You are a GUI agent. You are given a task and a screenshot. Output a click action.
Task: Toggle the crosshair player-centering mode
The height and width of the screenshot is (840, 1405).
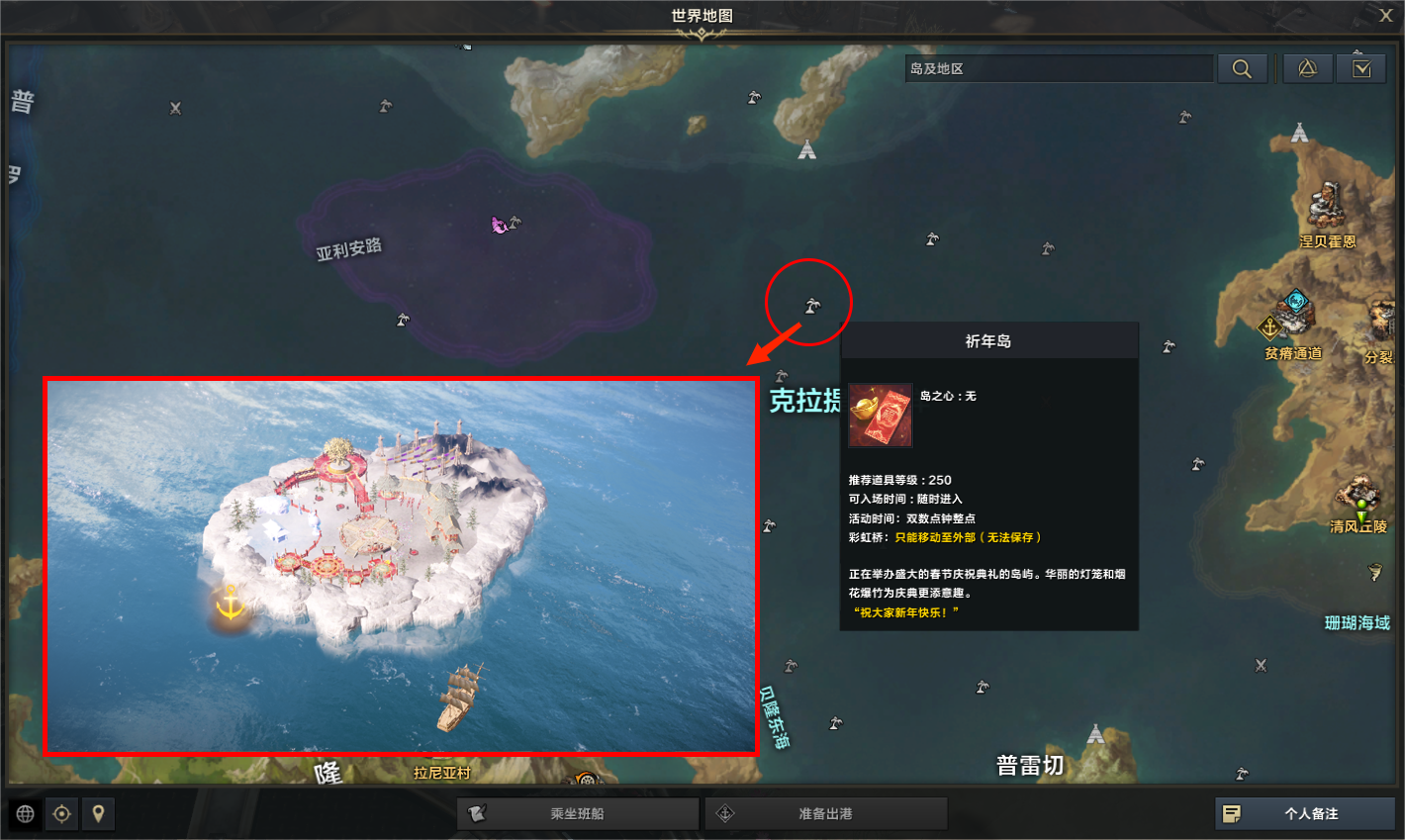coord(61,813)
